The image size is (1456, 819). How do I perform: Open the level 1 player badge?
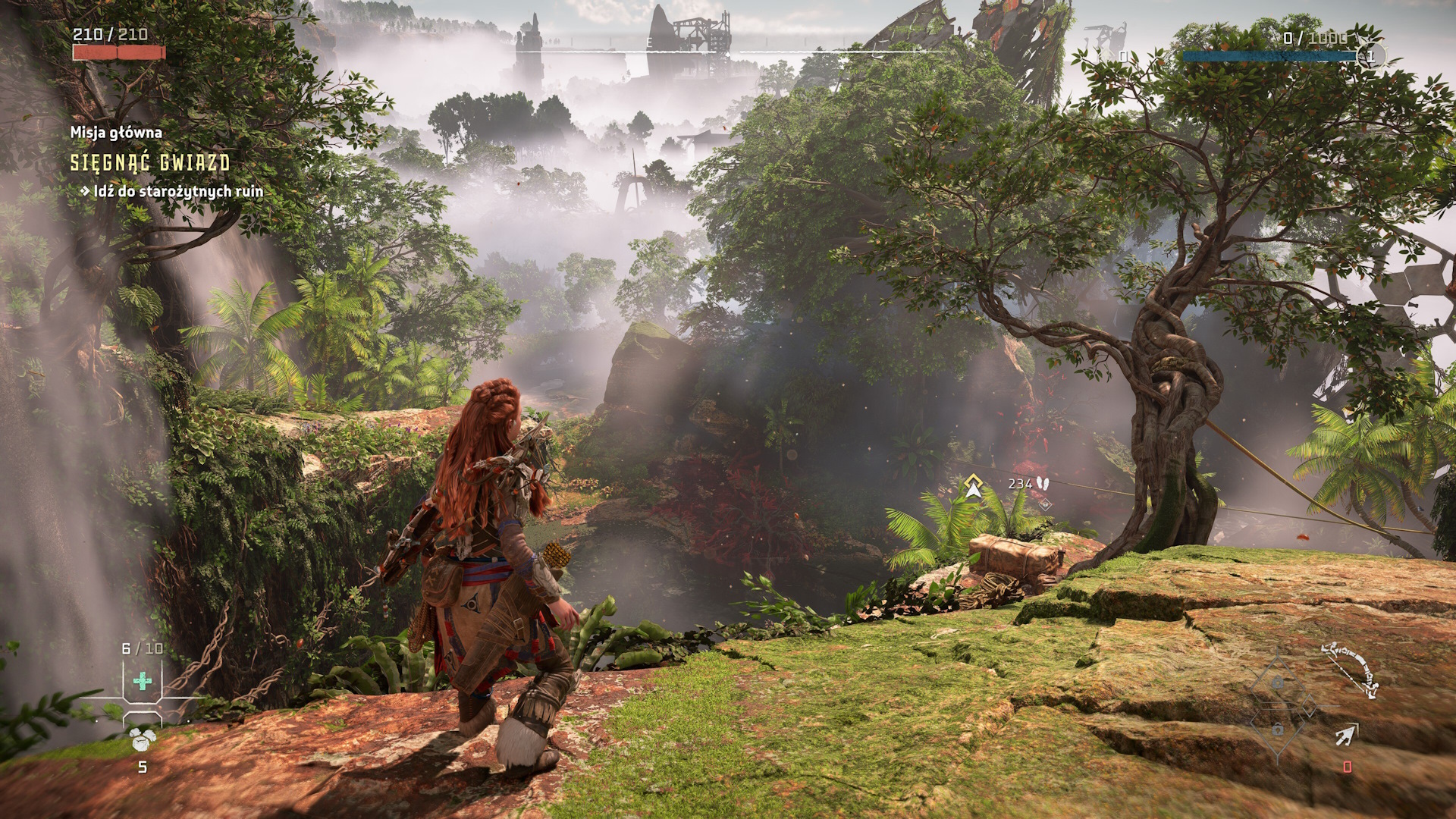(x=1370, y=56)
